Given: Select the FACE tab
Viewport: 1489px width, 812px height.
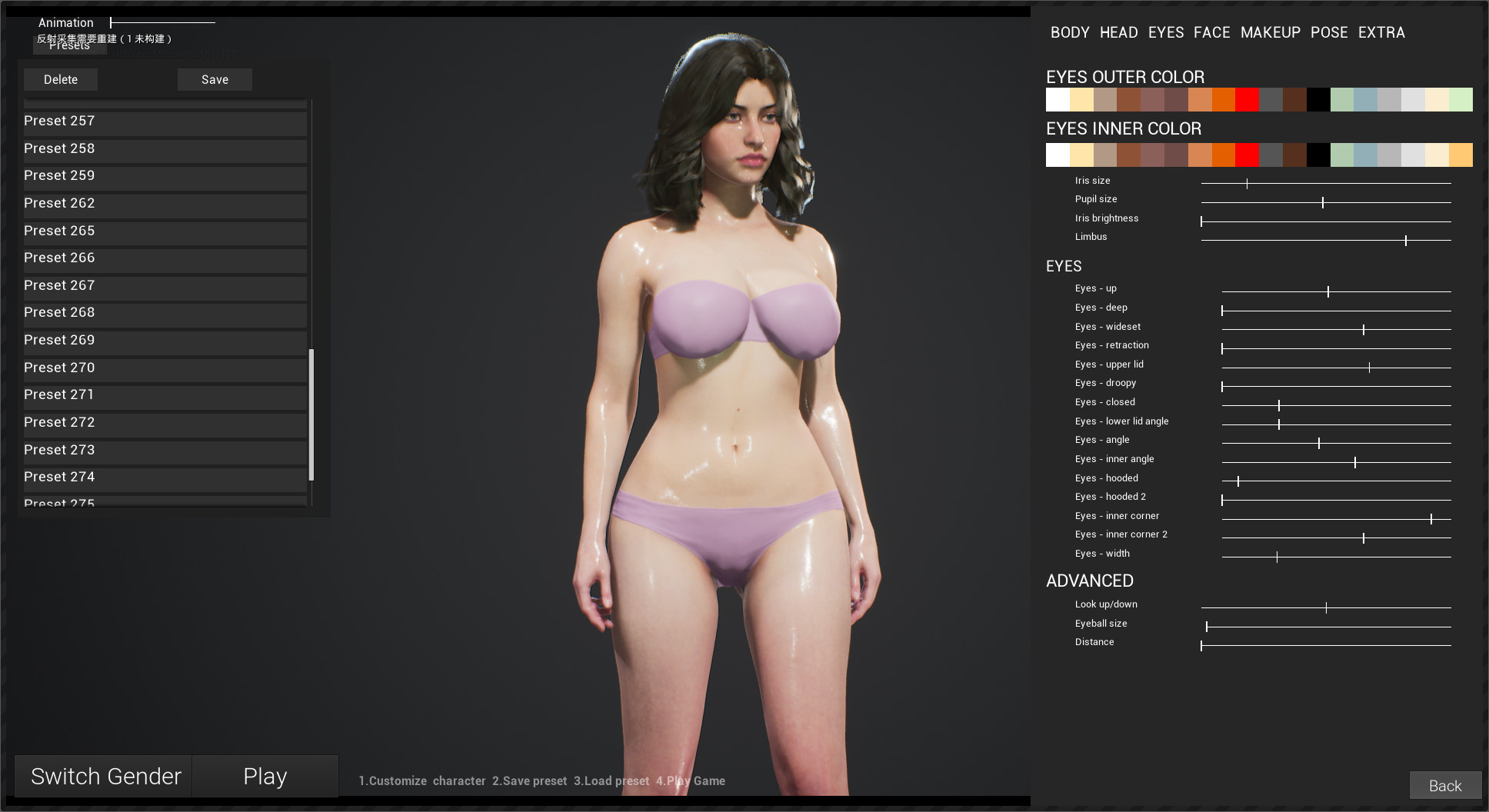Looking at the screenshot, I should coord(1212,32).
